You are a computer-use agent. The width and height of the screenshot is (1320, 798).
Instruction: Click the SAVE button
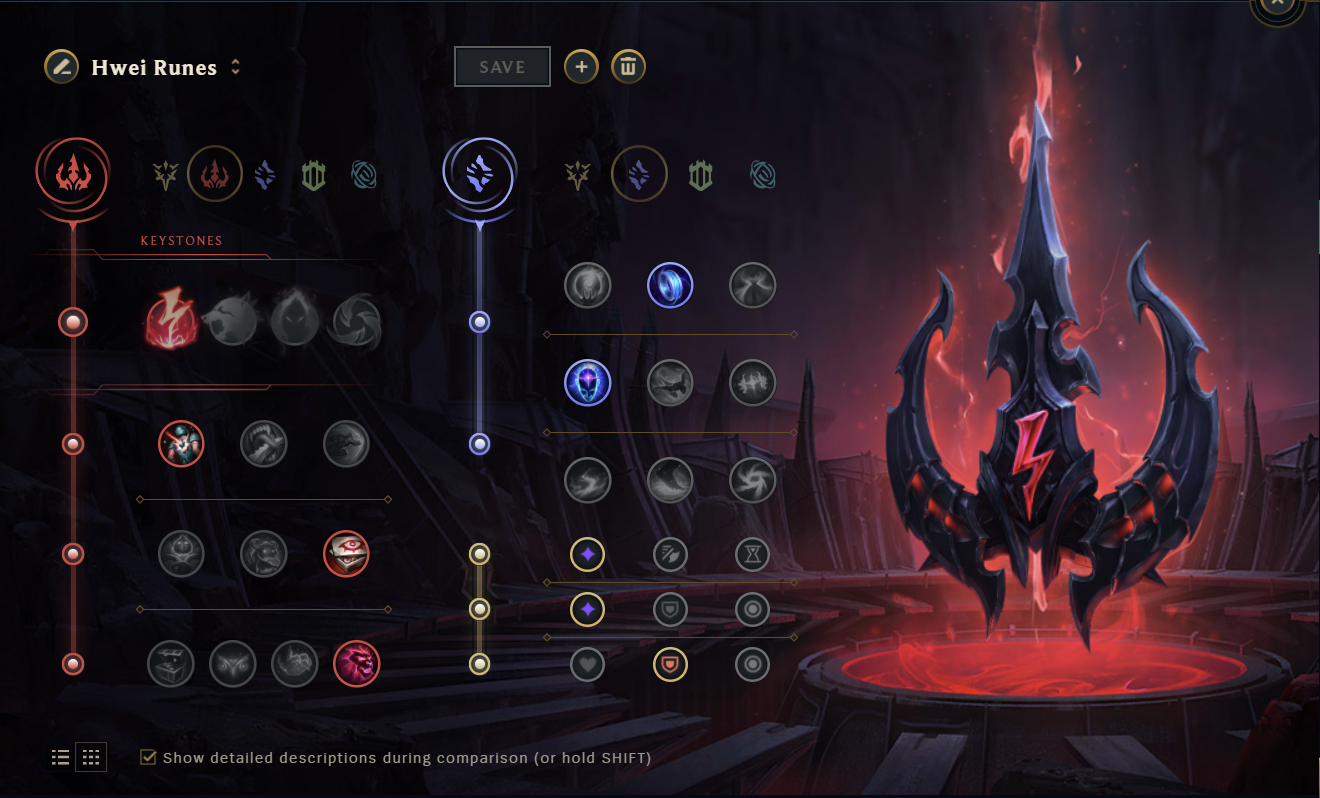tap(502, 66)
